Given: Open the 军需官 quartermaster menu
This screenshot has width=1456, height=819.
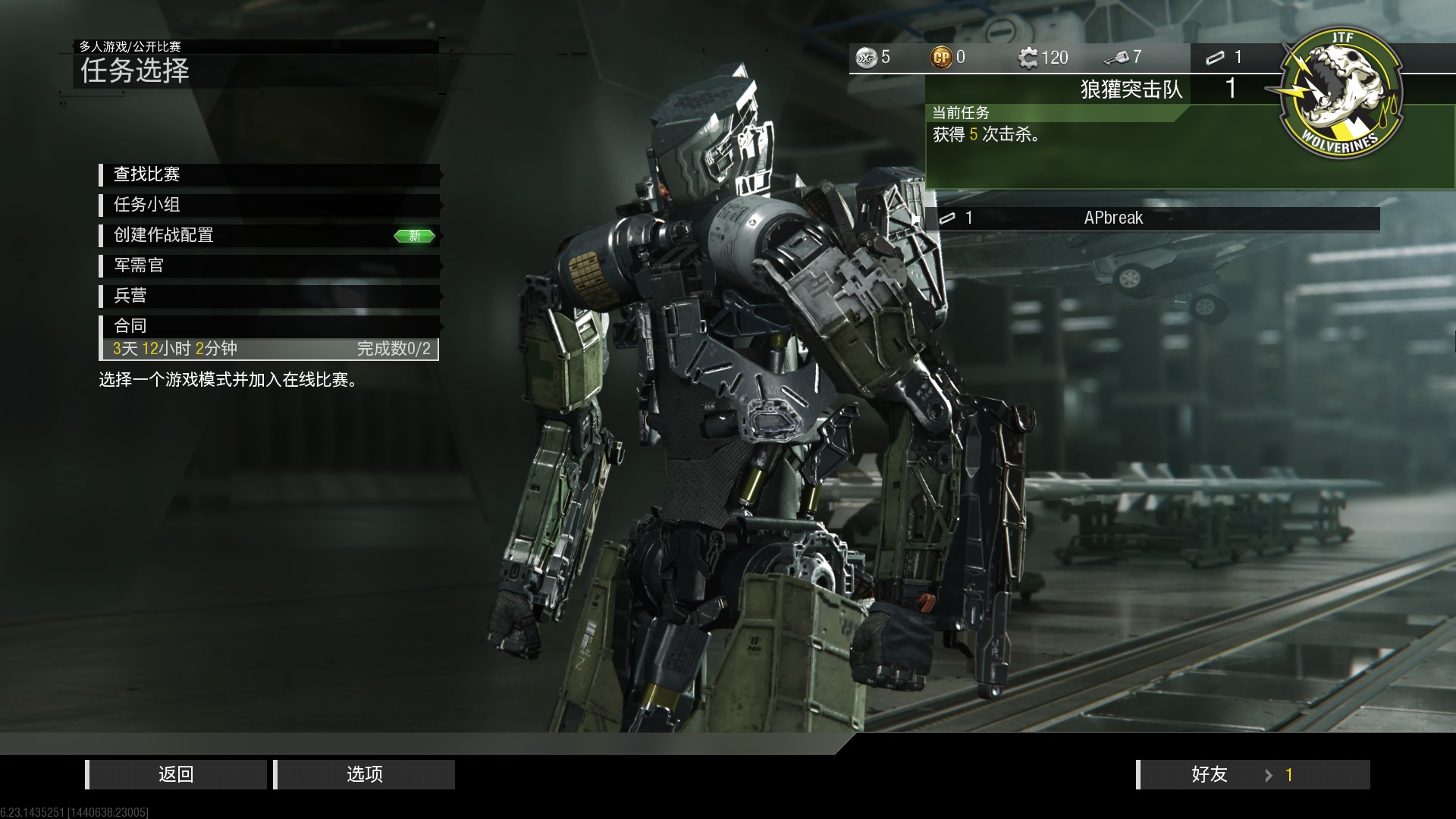Looking at the screenshot, I should [269, 265].
